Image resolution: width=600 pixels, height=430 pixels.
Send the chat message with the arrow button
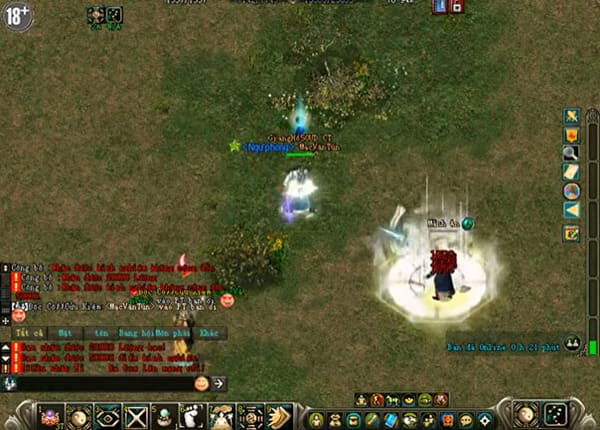click(219, 383)
